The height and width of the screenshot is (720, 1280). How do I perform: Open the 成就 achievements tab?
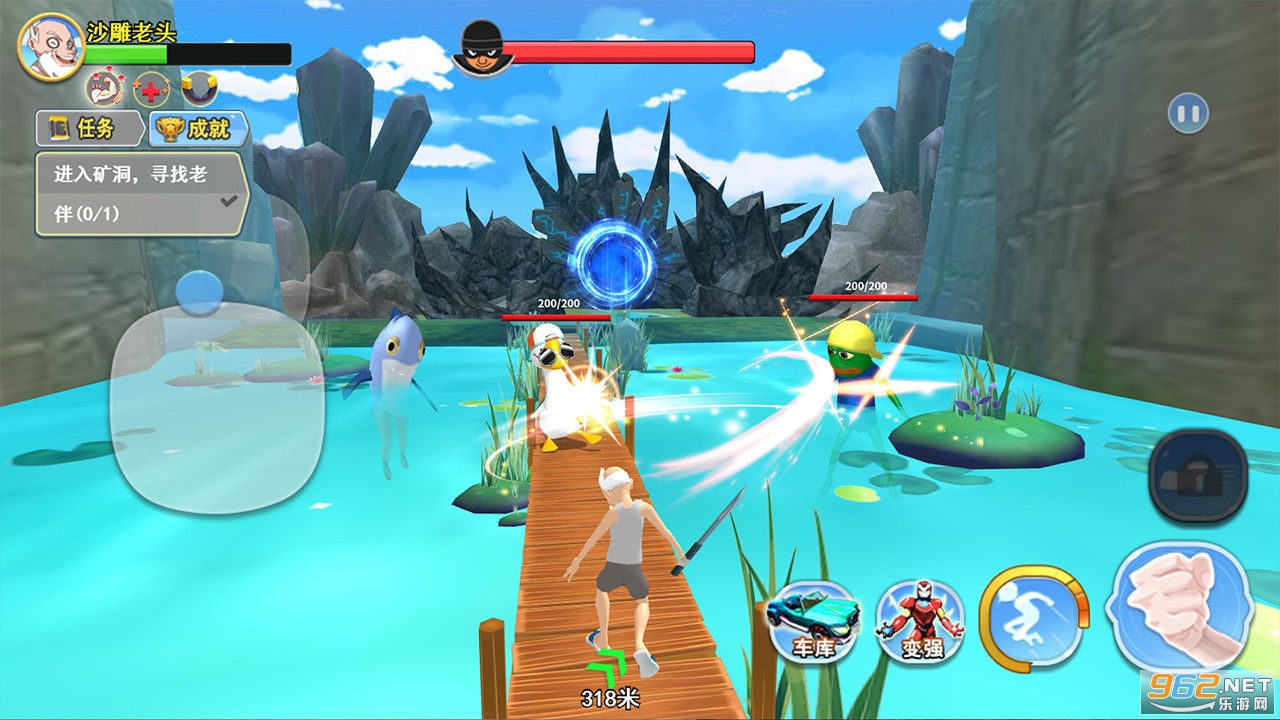pos(198,128)
